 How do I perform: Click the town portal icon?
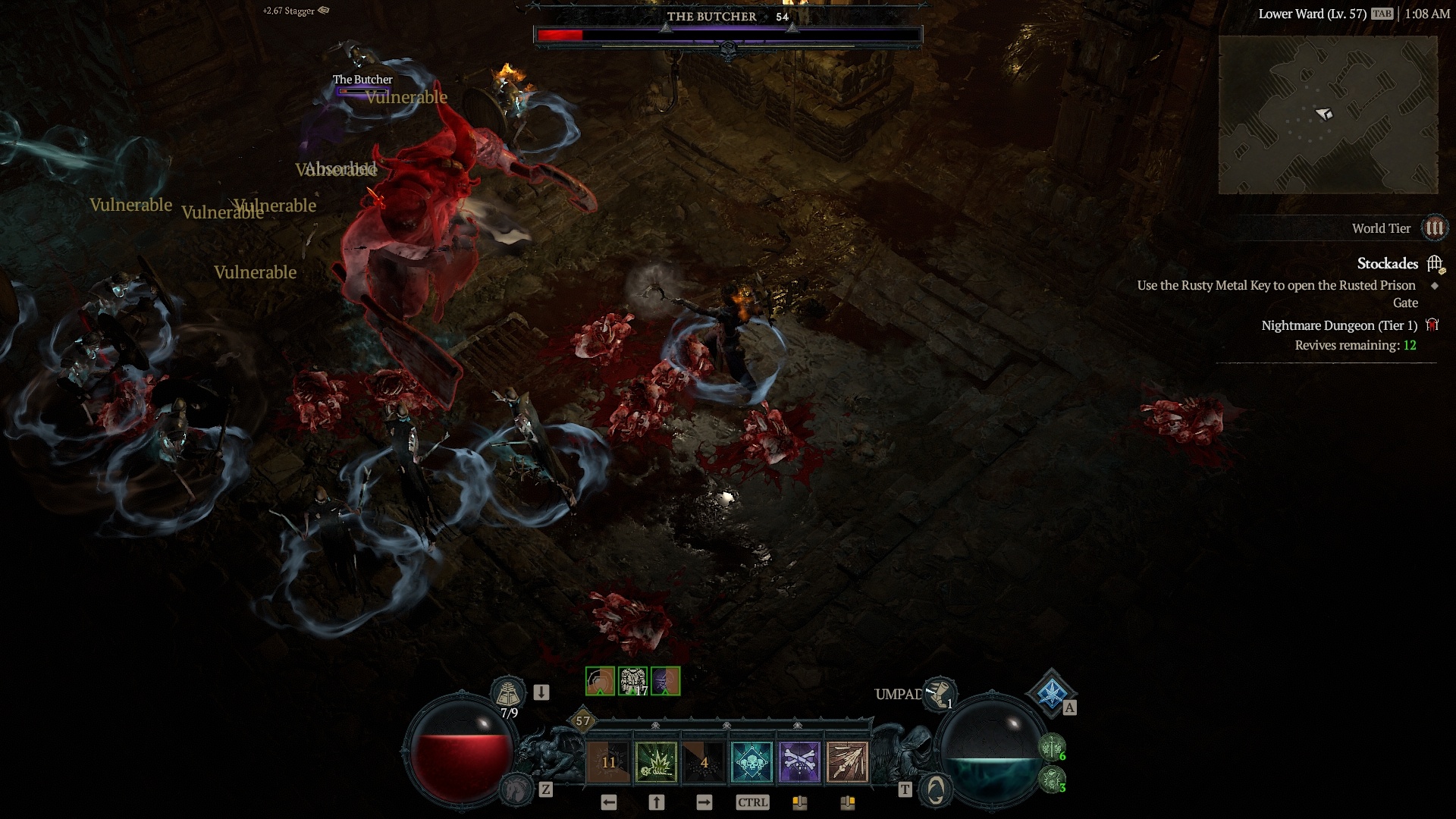pos(935,790)
